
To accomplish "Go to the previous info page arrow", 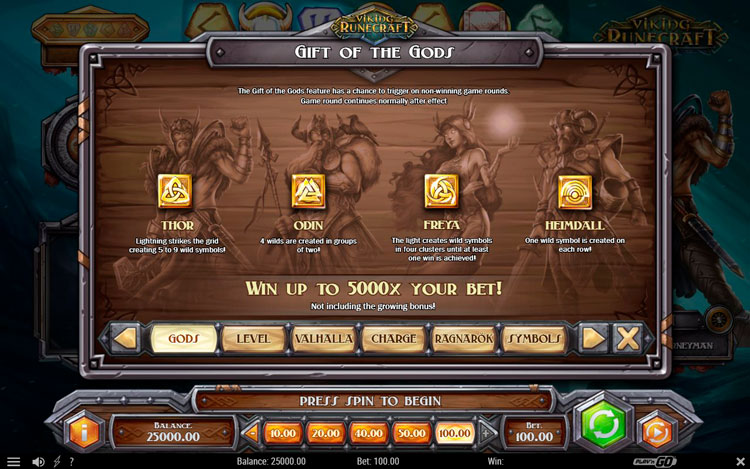I will tap(124, 339).
